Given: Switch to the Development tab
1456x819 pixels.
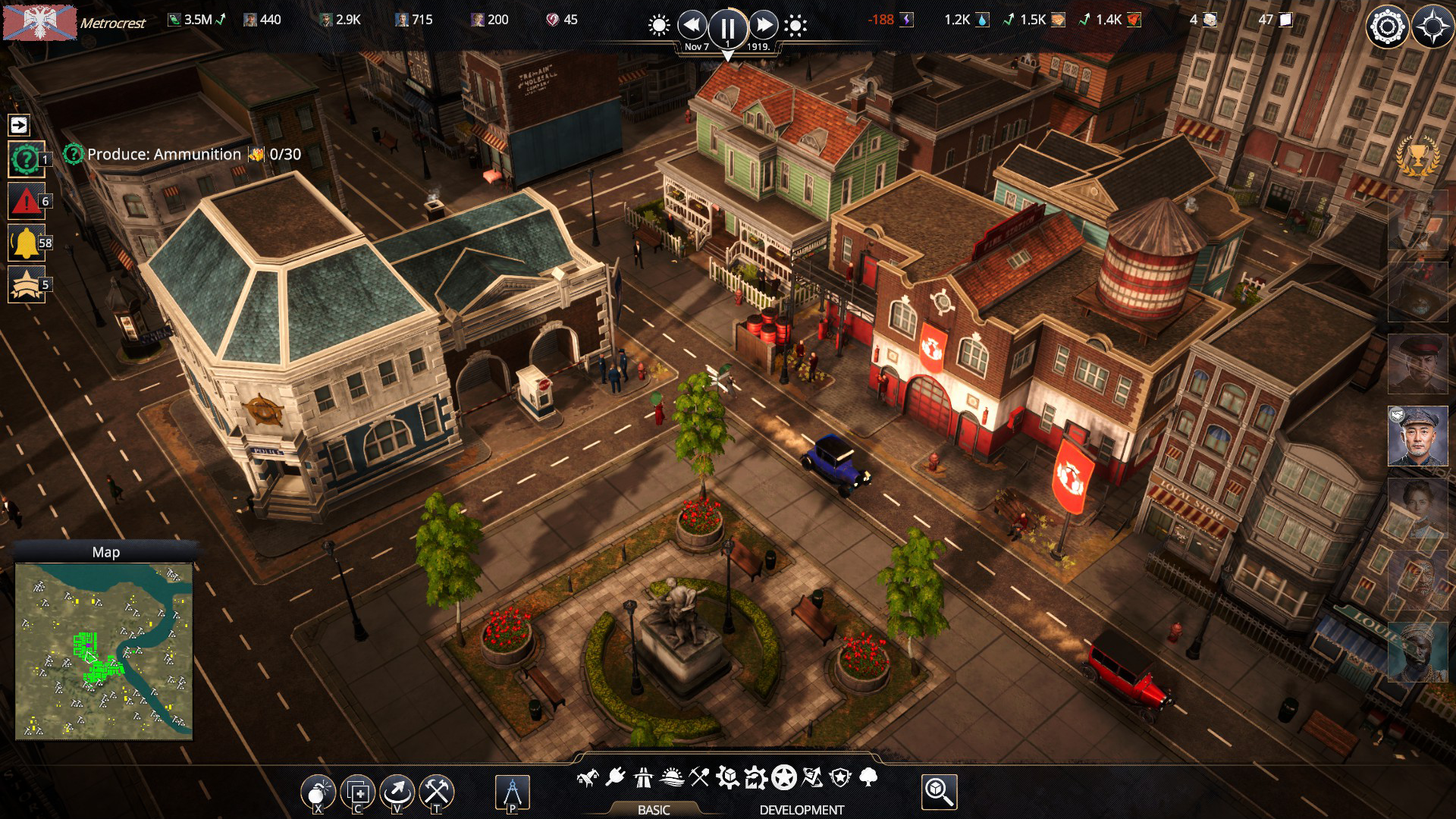Looking at the screenshot, I should [802, 810].
